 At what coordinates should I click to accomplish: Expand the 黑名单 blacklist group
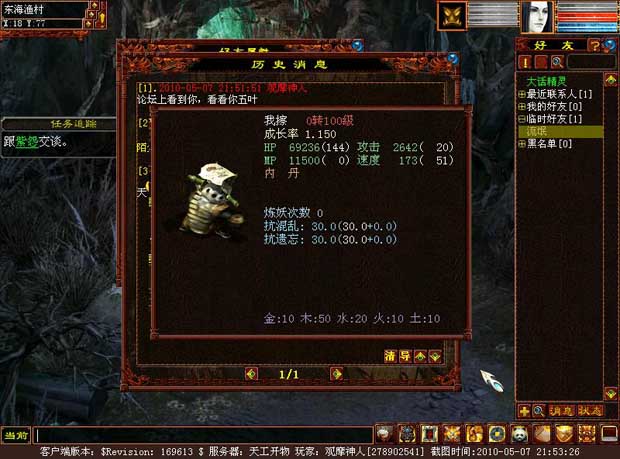click(x=521, y=144)
